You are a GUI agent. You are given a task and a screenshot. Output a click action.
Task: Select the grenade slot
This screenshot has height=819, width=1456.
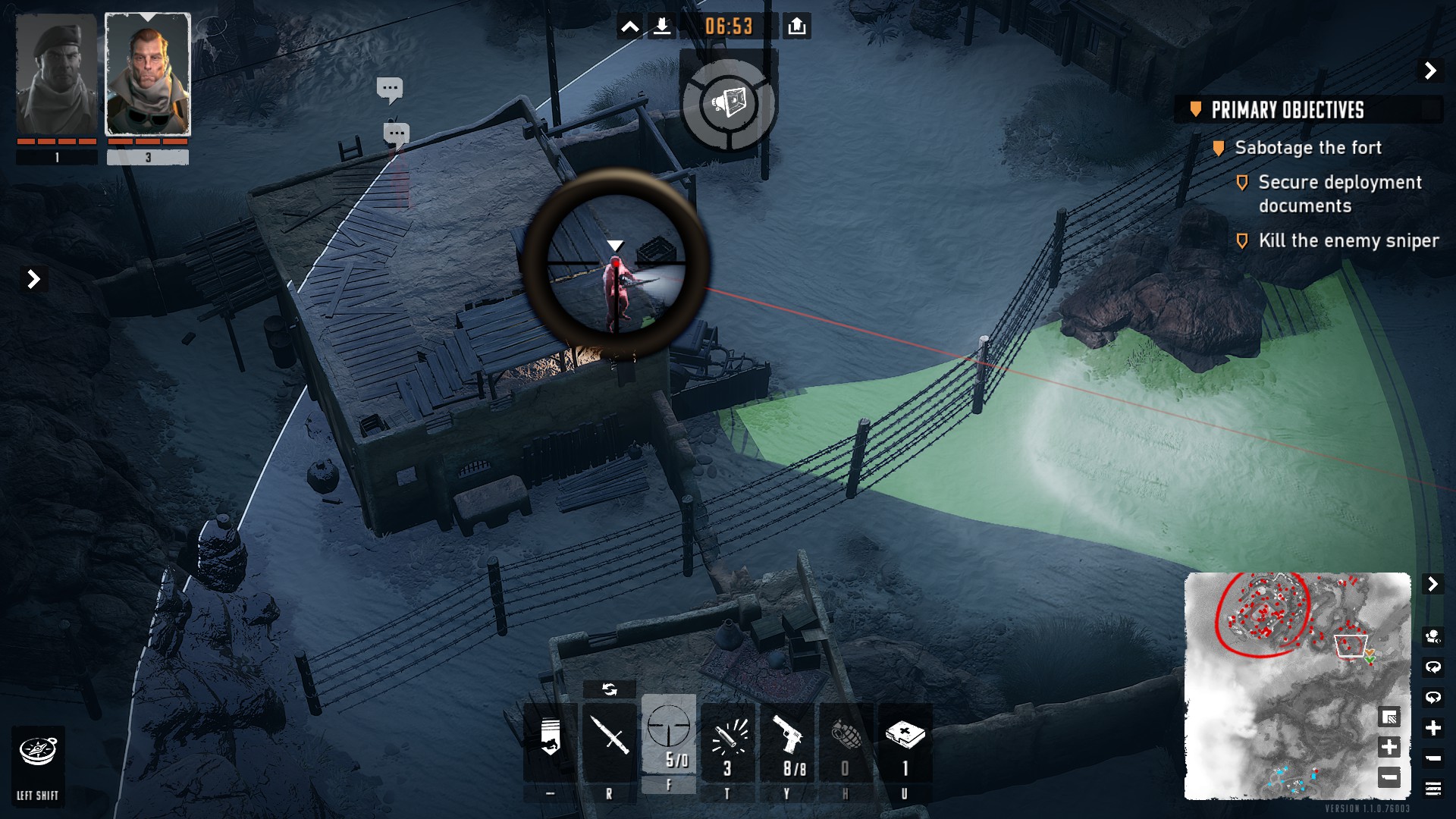click(x=846, y=741)
